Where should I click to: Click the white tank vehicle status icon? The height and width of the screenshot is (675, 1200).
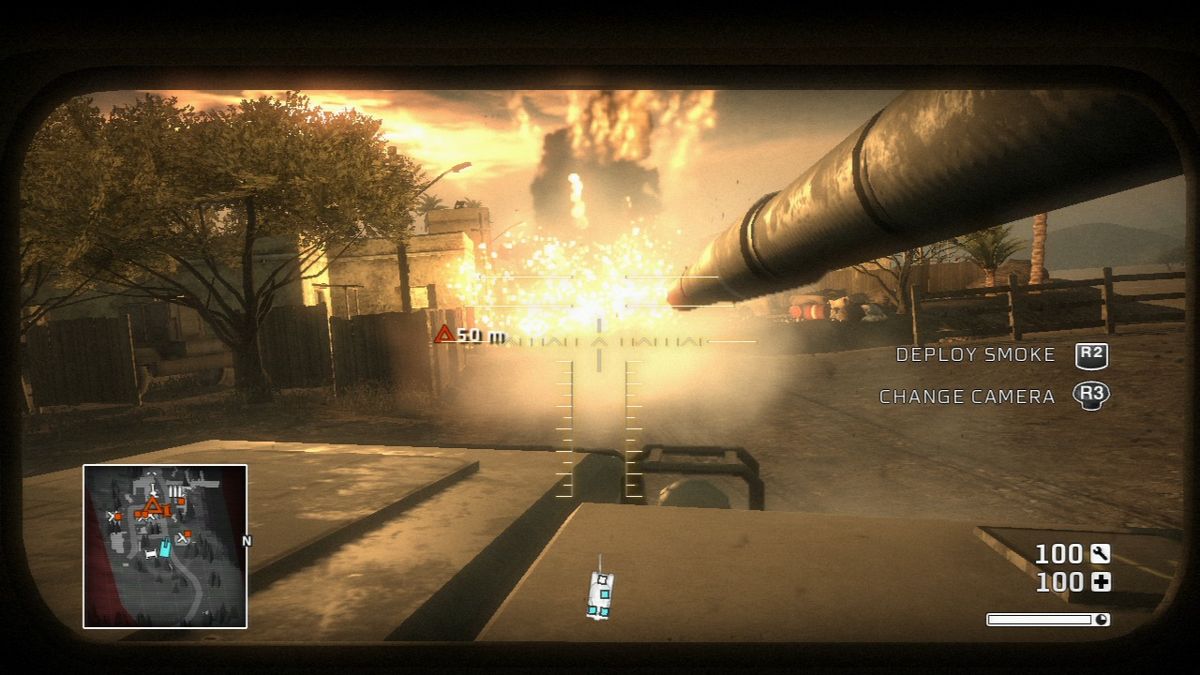tap(599, 594)
